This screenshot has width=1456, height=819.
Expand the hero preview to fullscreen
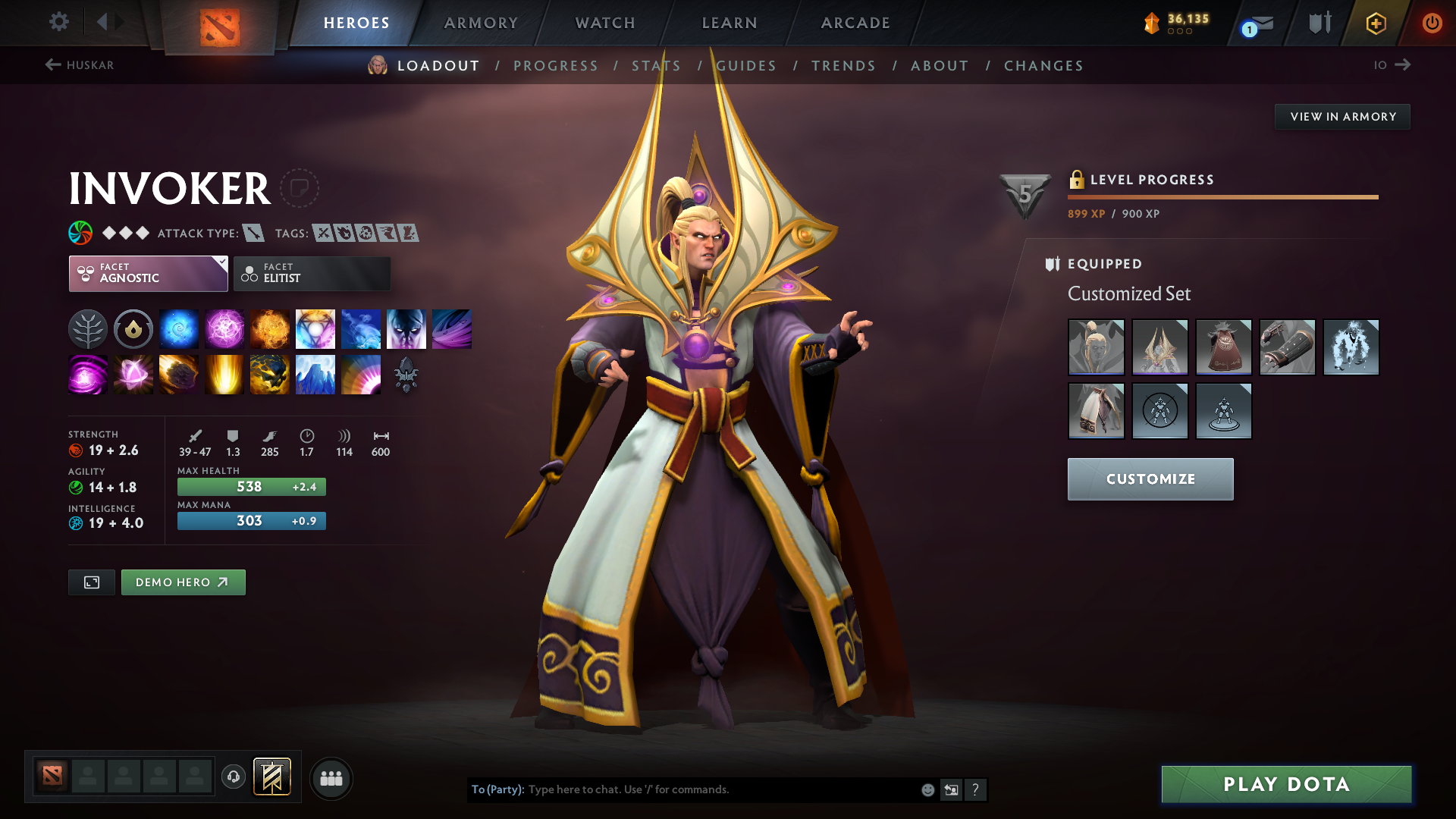click(91, 582)
